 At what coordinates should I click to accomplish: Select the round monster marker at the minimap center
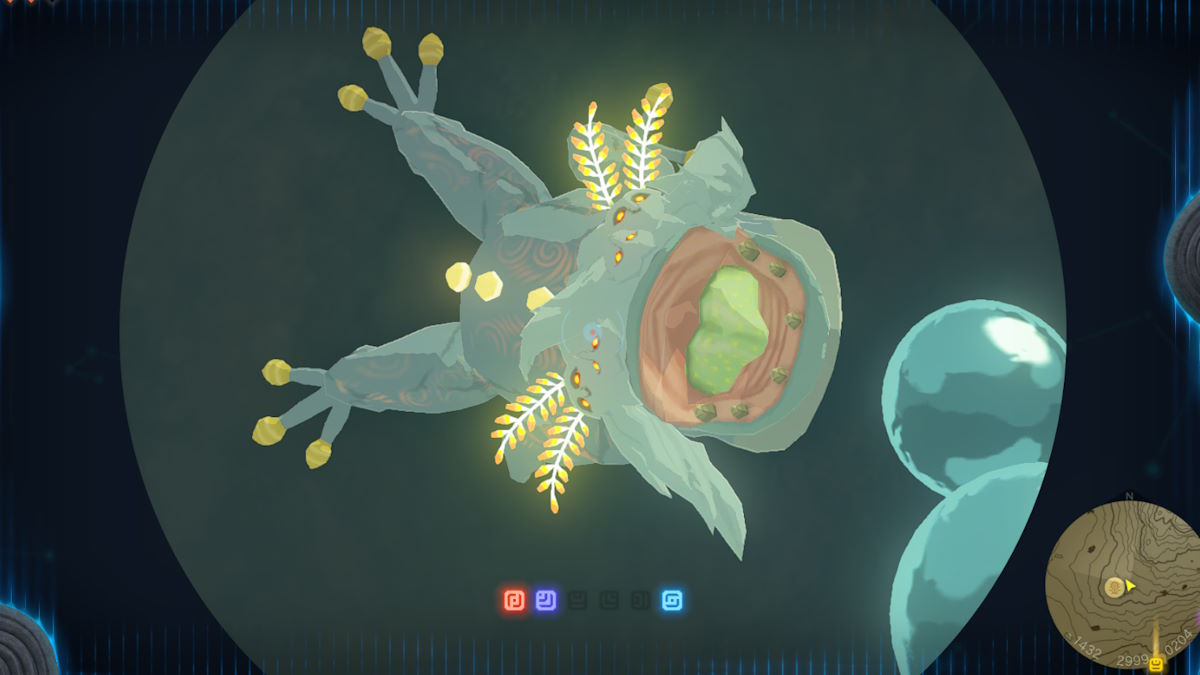[1113, 587]
